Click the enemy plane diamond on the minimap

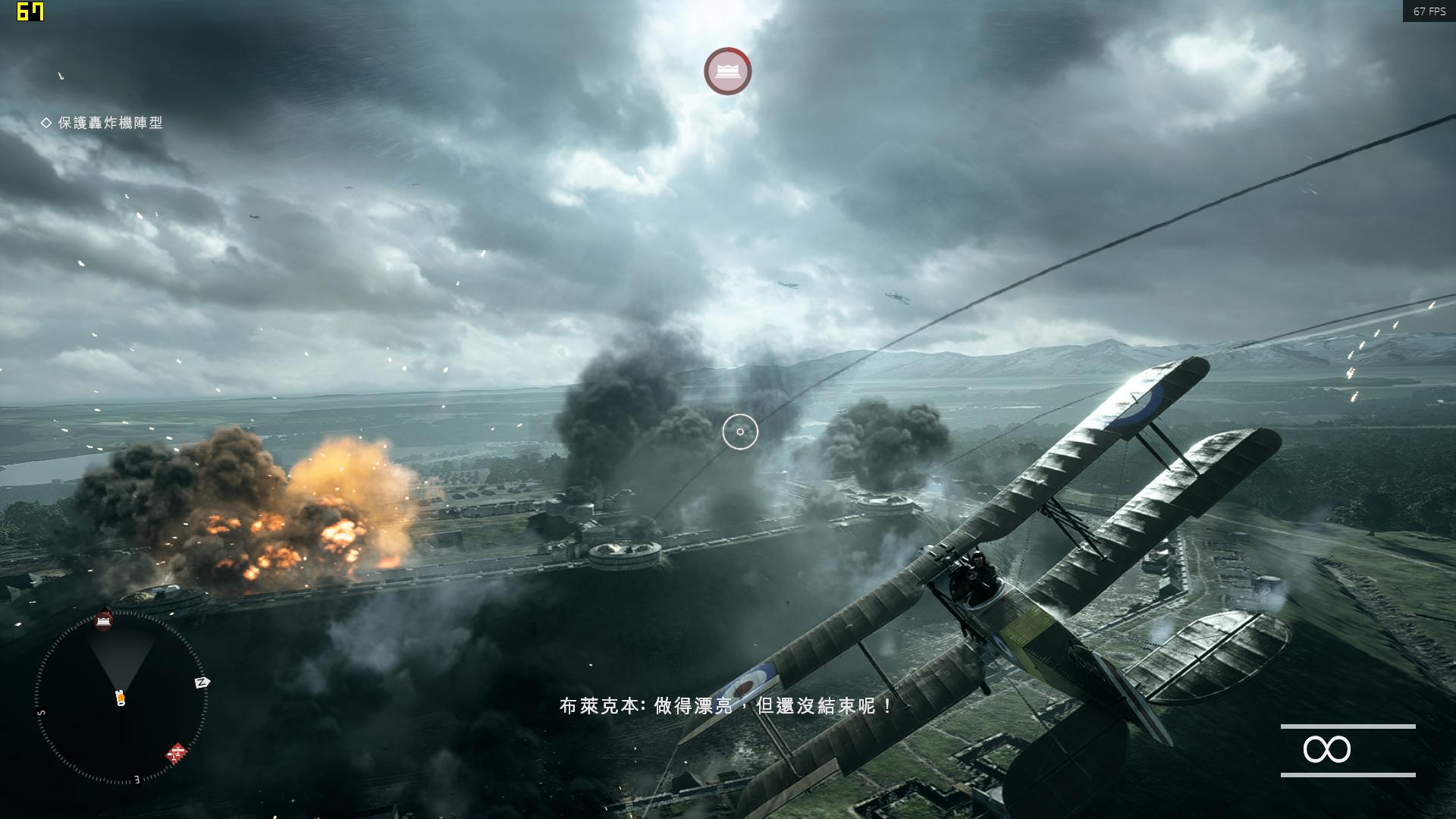pyautogui.click(x=177, y=752)
